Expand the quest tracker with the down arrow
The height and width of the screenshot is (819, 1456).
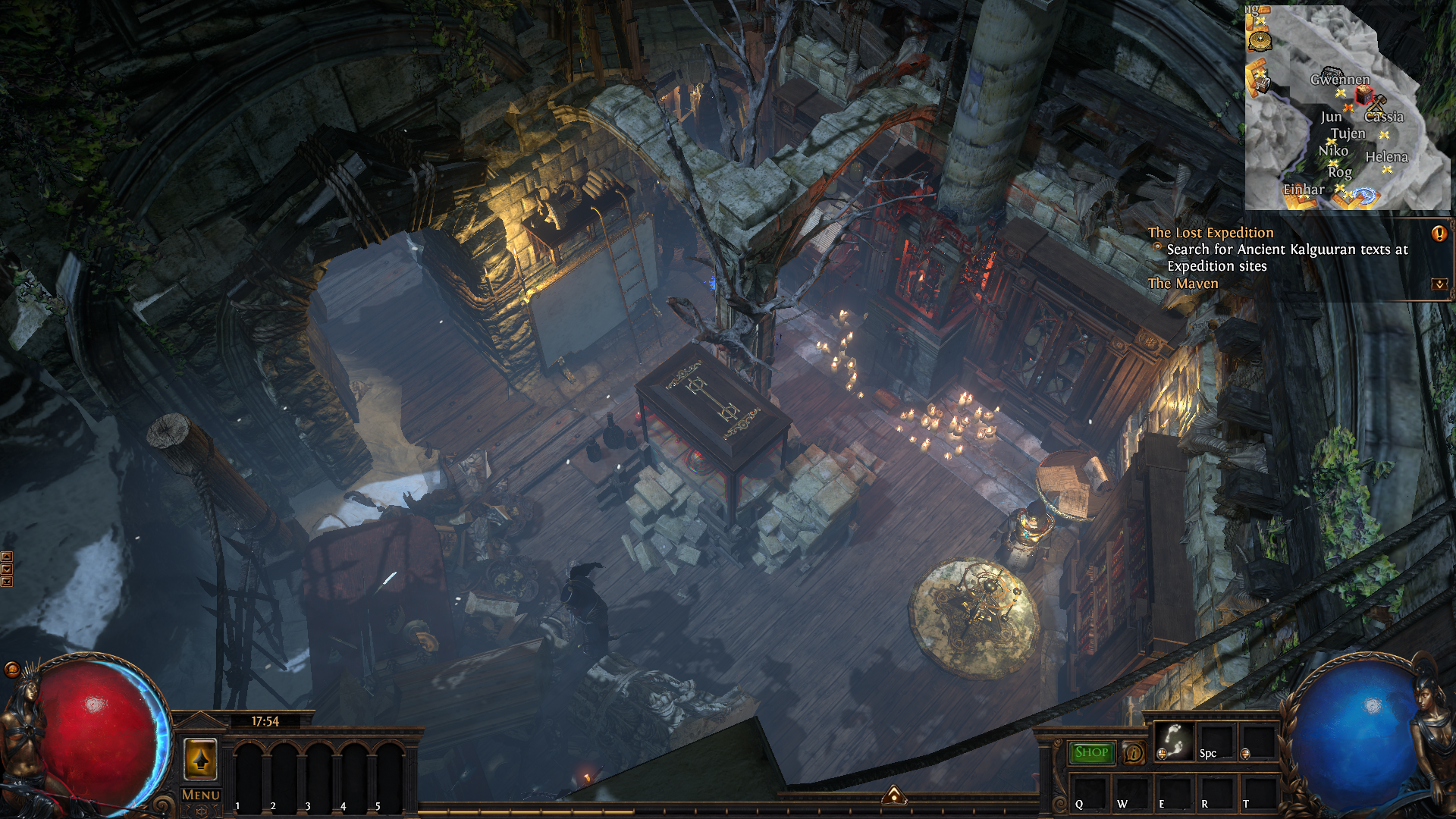coord(1439,284)
